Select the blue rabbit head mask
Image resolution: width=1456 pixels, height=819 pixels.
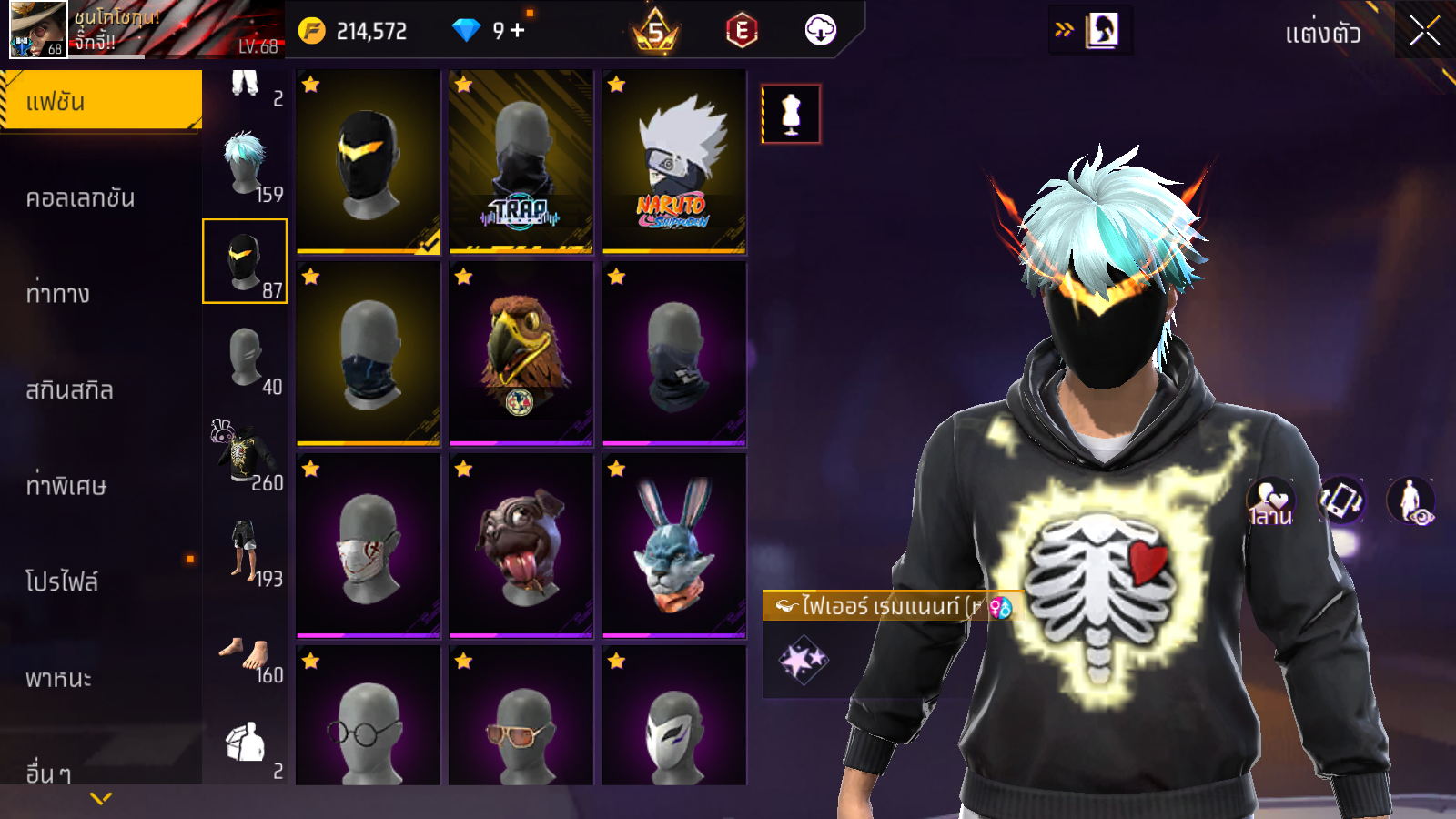[x=673, y=547]
